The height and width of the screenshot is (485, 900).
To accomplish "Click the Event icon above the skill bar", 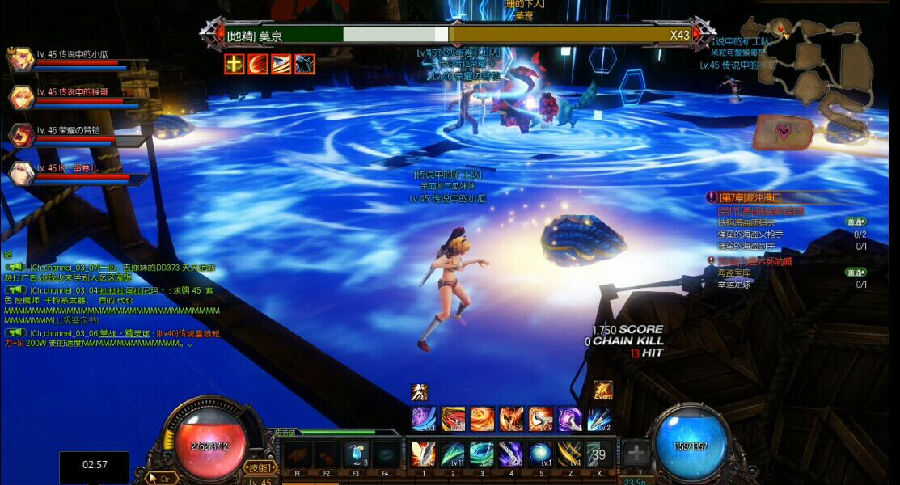I will (602, 390).
